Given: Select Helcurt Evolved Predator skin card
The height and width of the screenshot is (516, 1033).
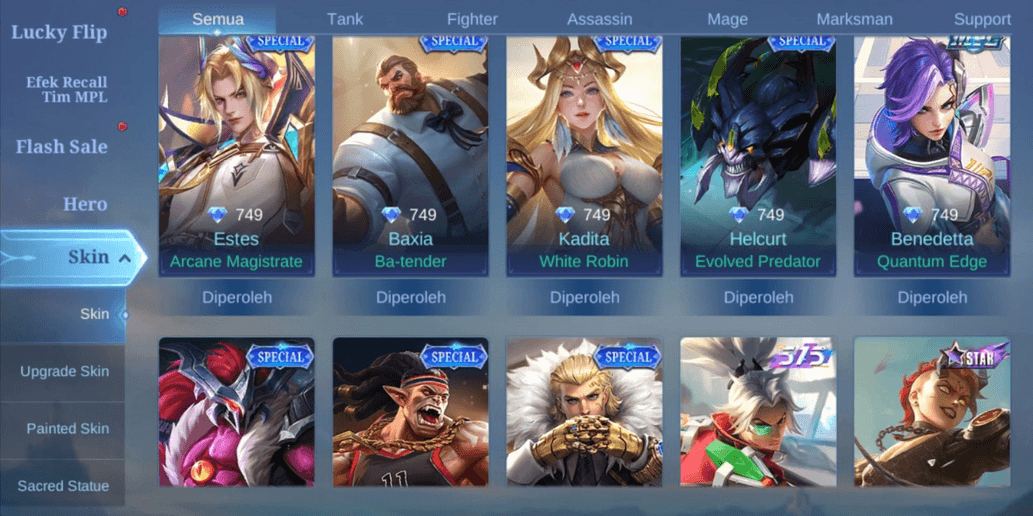Looking at the screenshot, I should 758,155.
